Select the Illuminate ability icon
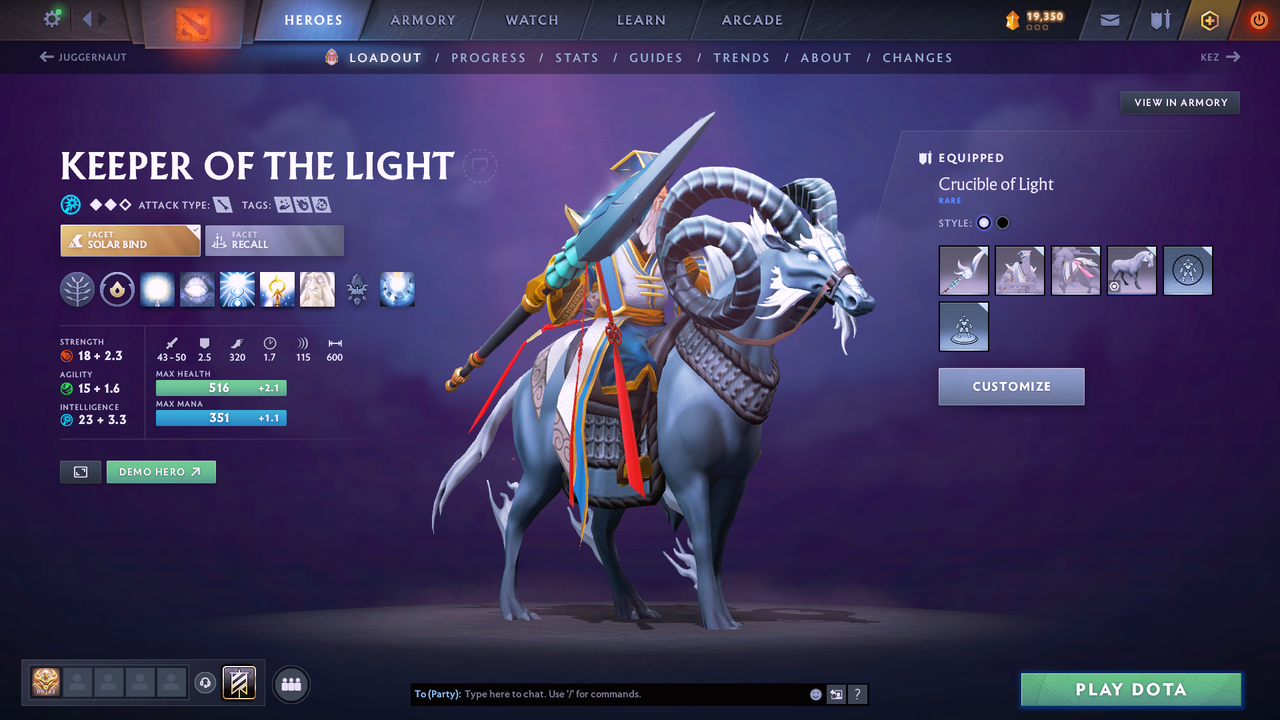1280x720 pixels. pos(156,289)
